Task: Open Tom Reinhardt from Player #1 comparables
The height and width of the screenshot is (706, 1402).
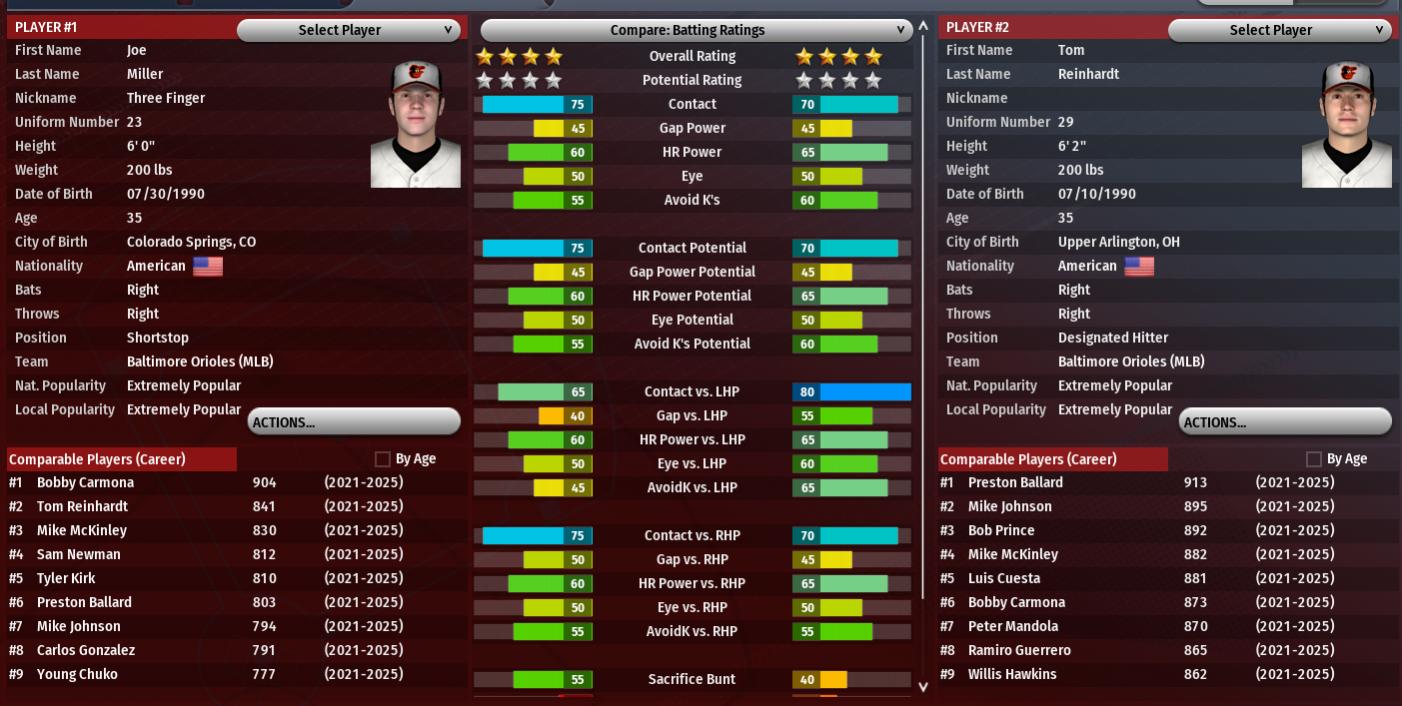Action: click(84, 507)
